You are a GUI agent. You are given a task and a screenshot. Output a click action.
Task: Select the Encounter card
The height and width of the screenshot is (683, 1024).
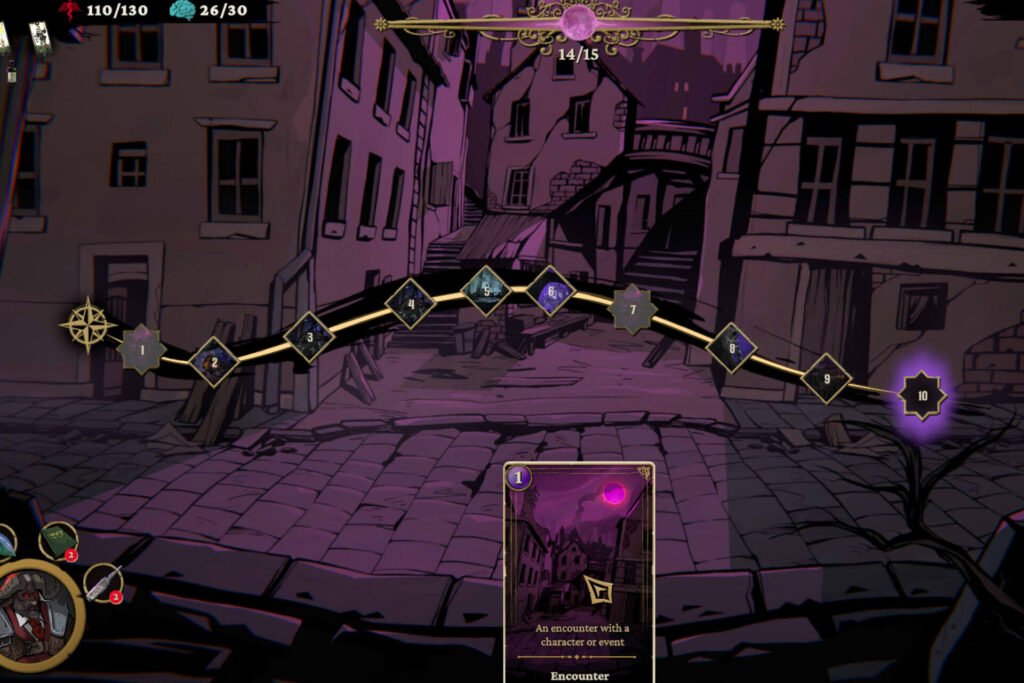tap(578, 571)
